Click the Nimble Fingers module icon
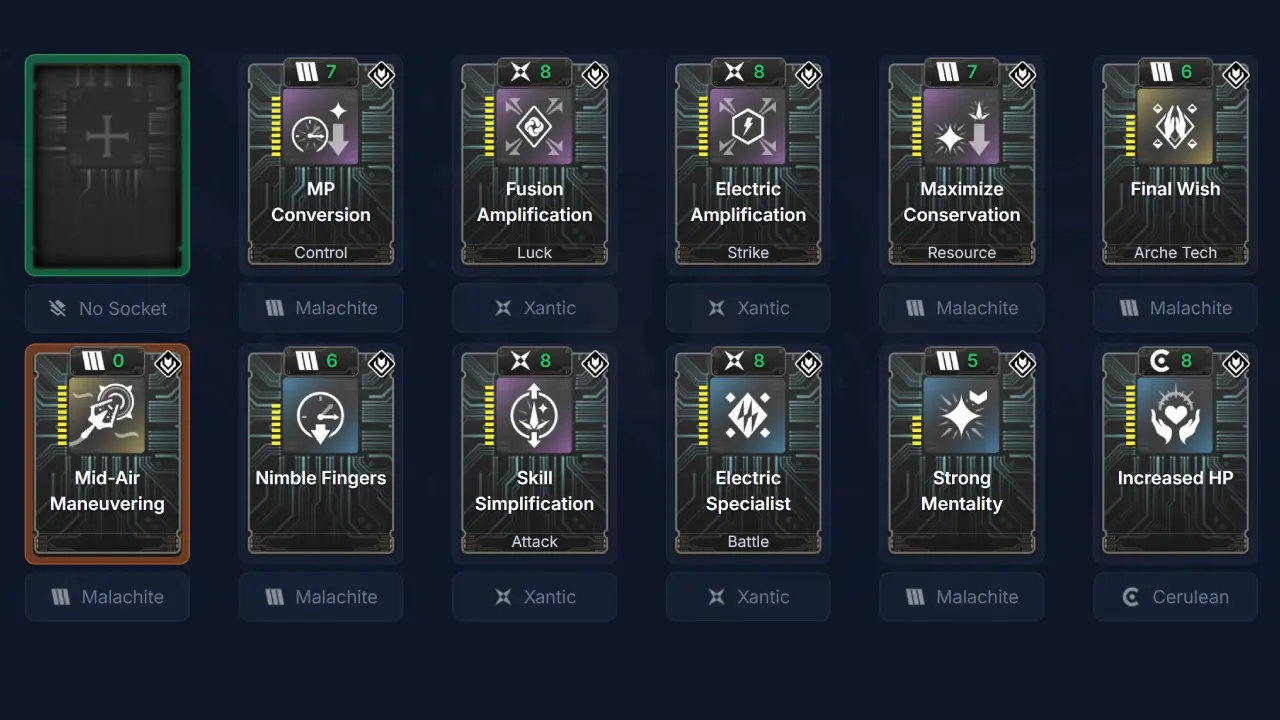The height and width of the screenshot is (720, 1280). click(x=321, y=414)
